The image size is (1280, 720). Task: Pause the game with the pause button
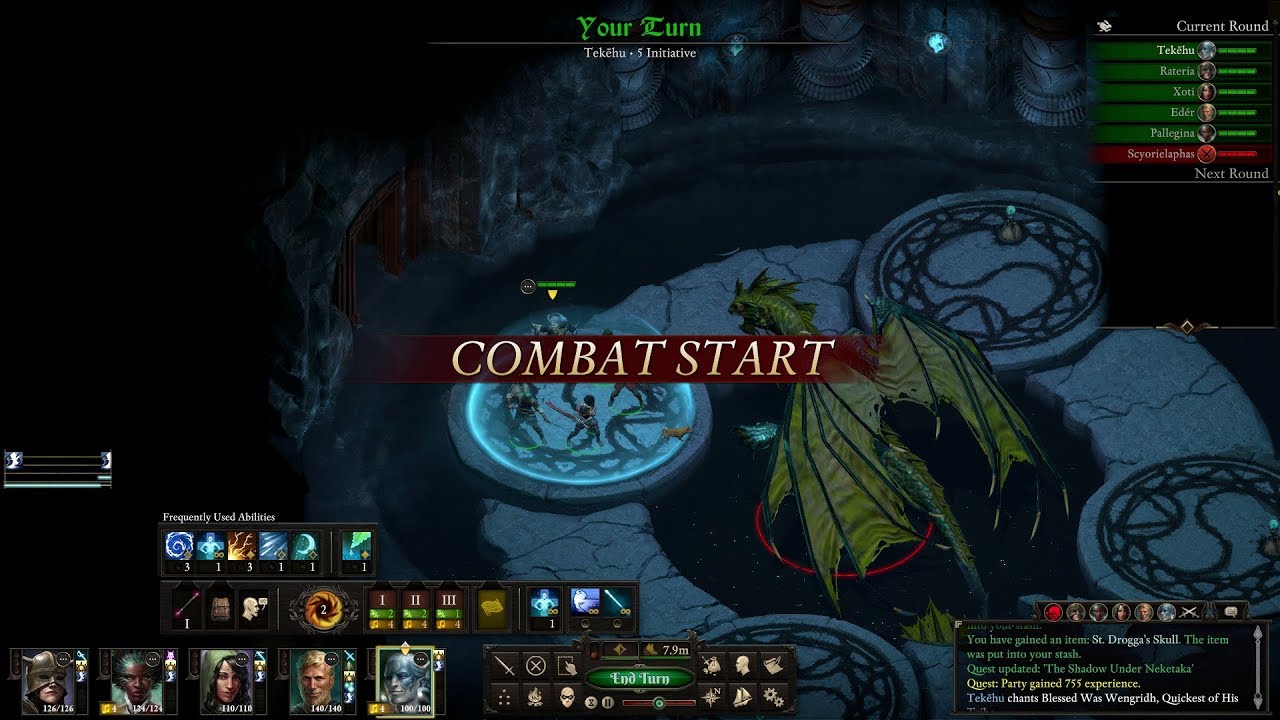click(x=608, y=702)
